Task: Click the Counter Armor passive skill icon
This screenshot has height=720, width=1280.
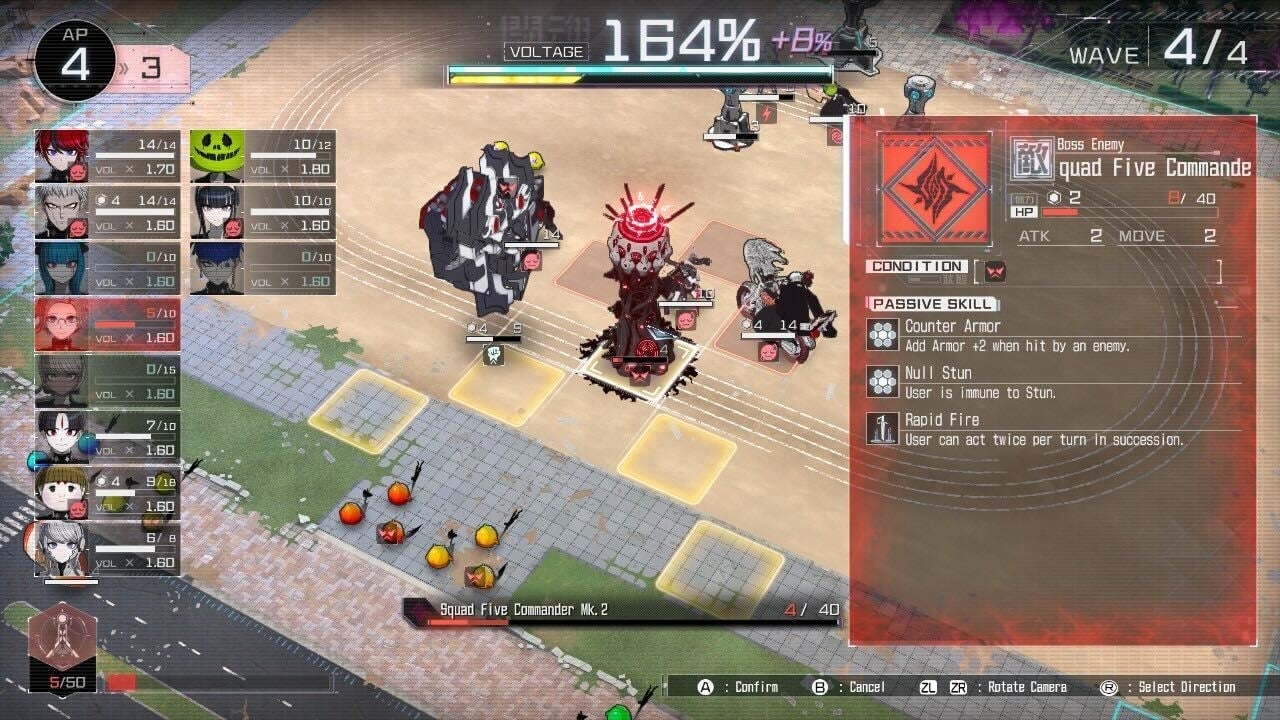Action: pyautogui.click(x=881, y=333)
